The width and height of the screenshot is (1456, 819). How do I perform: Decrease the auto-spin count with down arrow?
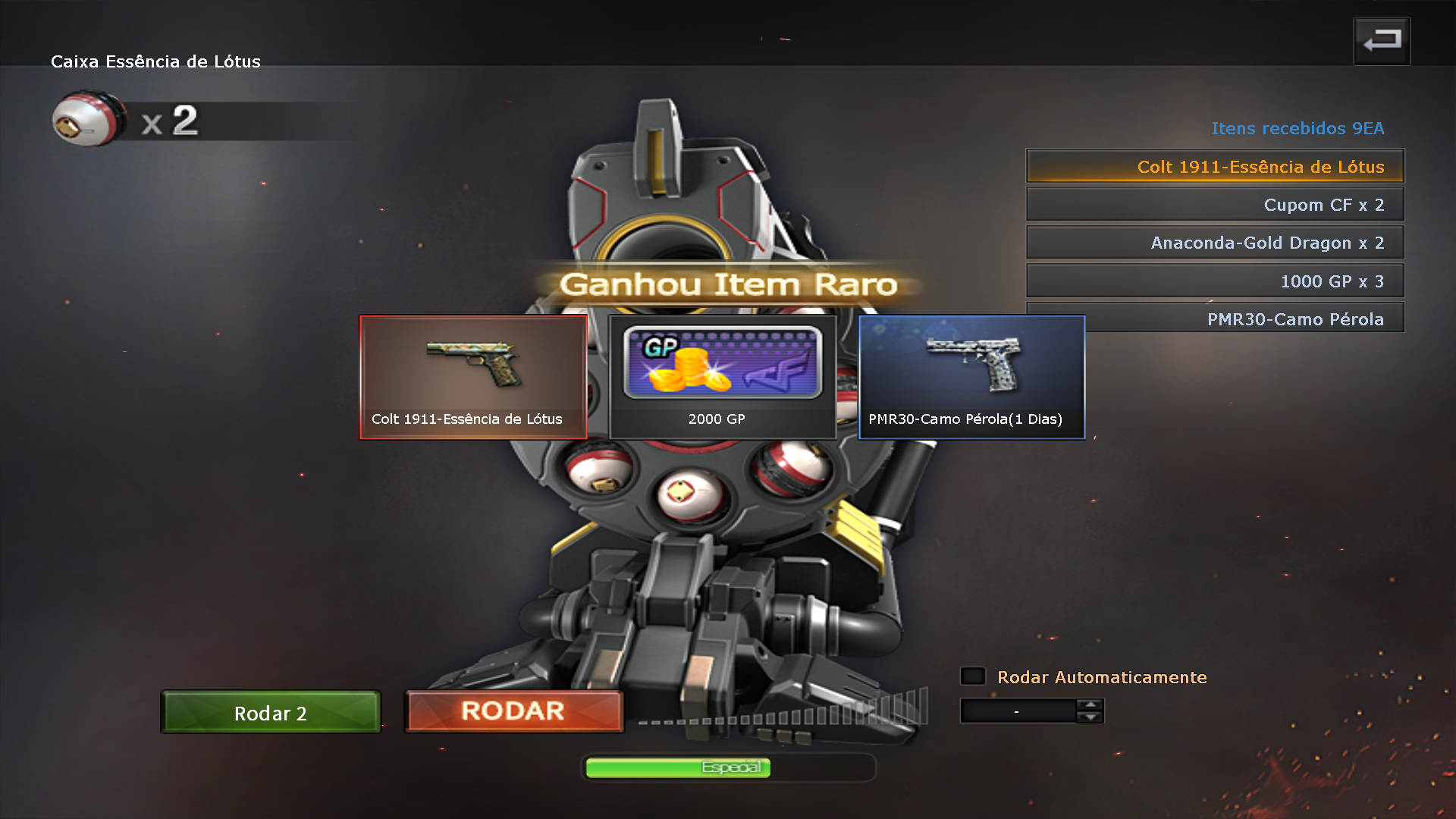[x=1090, y=717]
